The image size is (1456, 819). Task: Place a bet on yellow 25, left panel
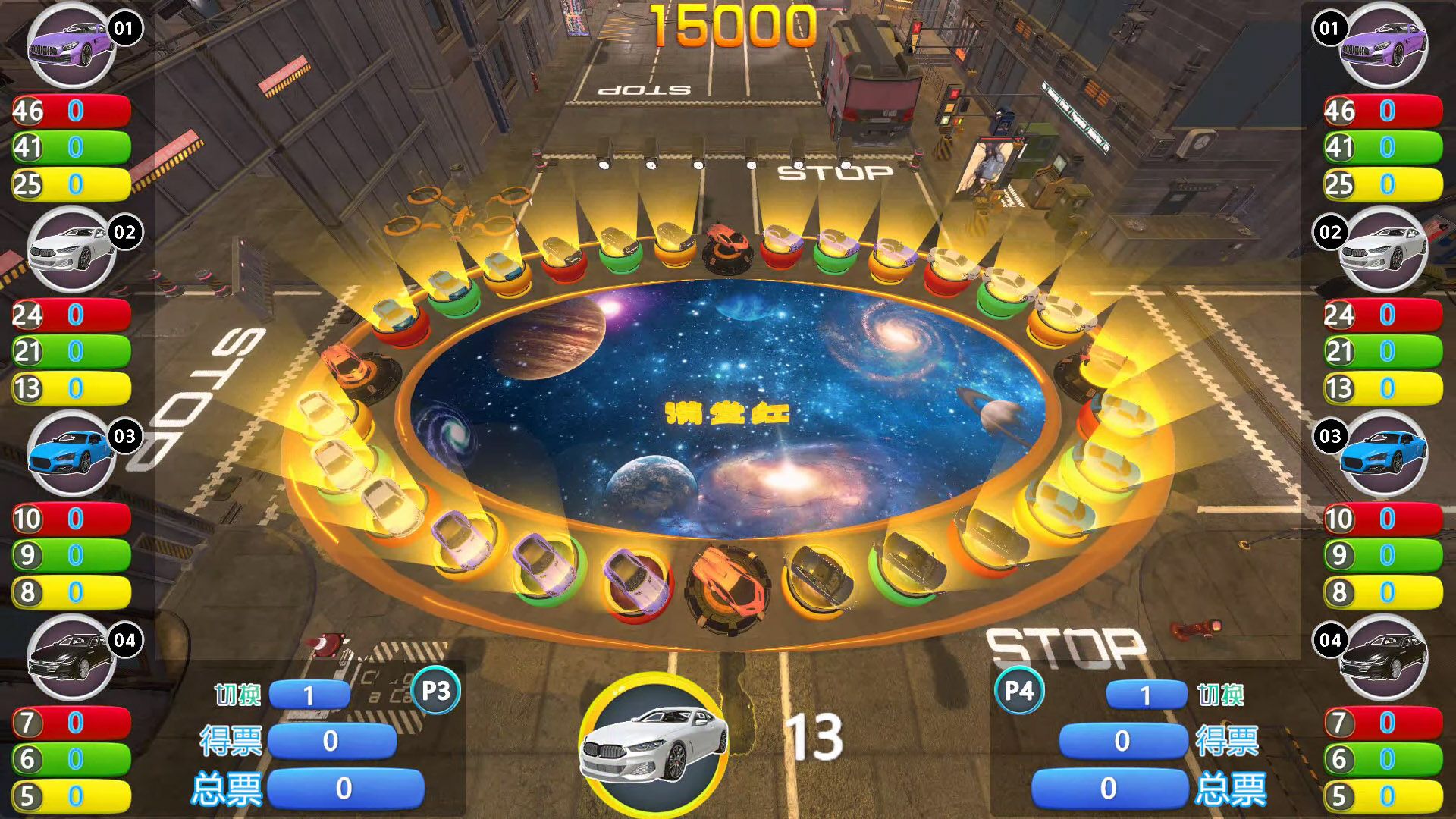[x=71, y=184]
